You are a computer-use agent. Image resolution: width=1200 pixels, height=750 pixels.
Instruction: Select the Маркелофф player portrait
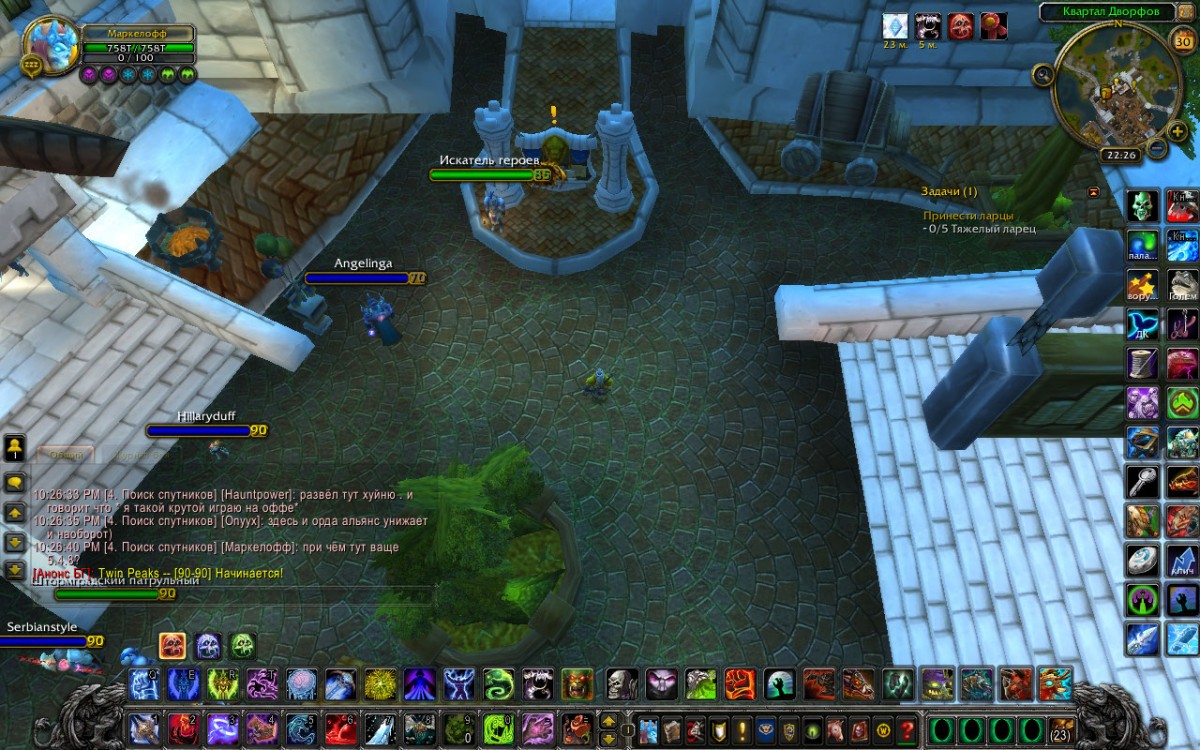click(50, 45)
